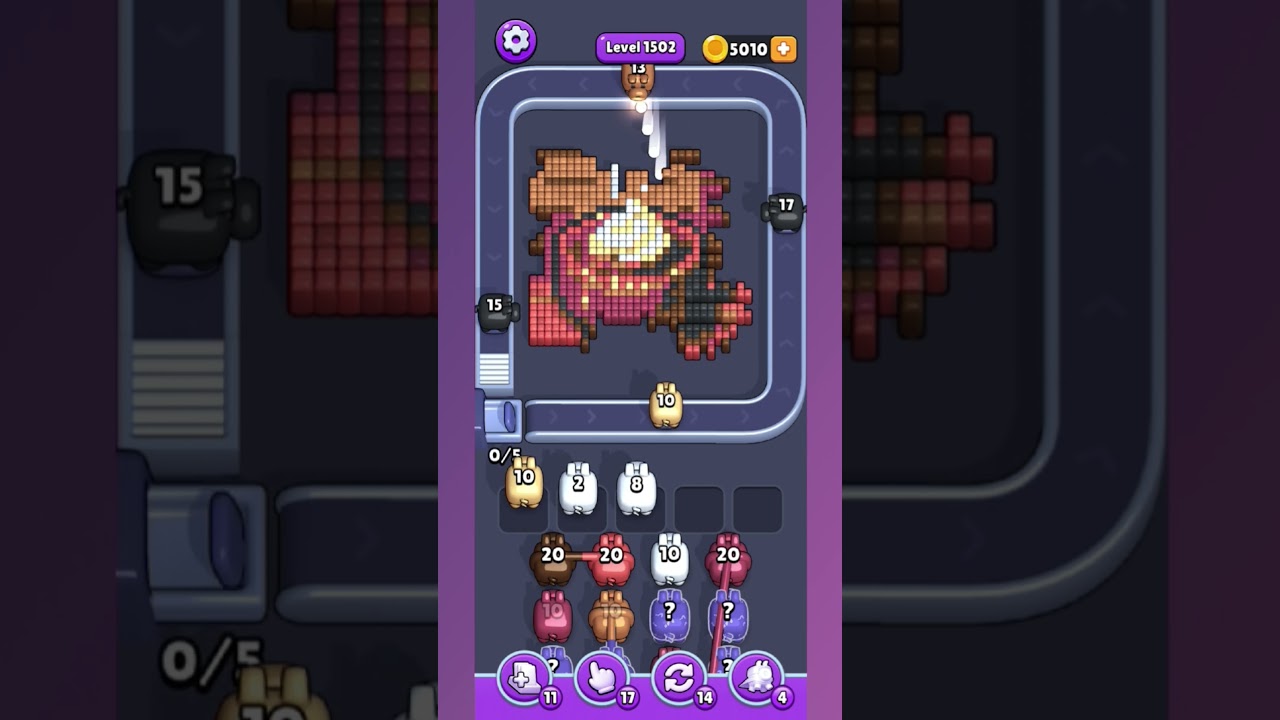
Task: Select the black dispenser labeled 17 on the right
Action: tap(785, 210)
